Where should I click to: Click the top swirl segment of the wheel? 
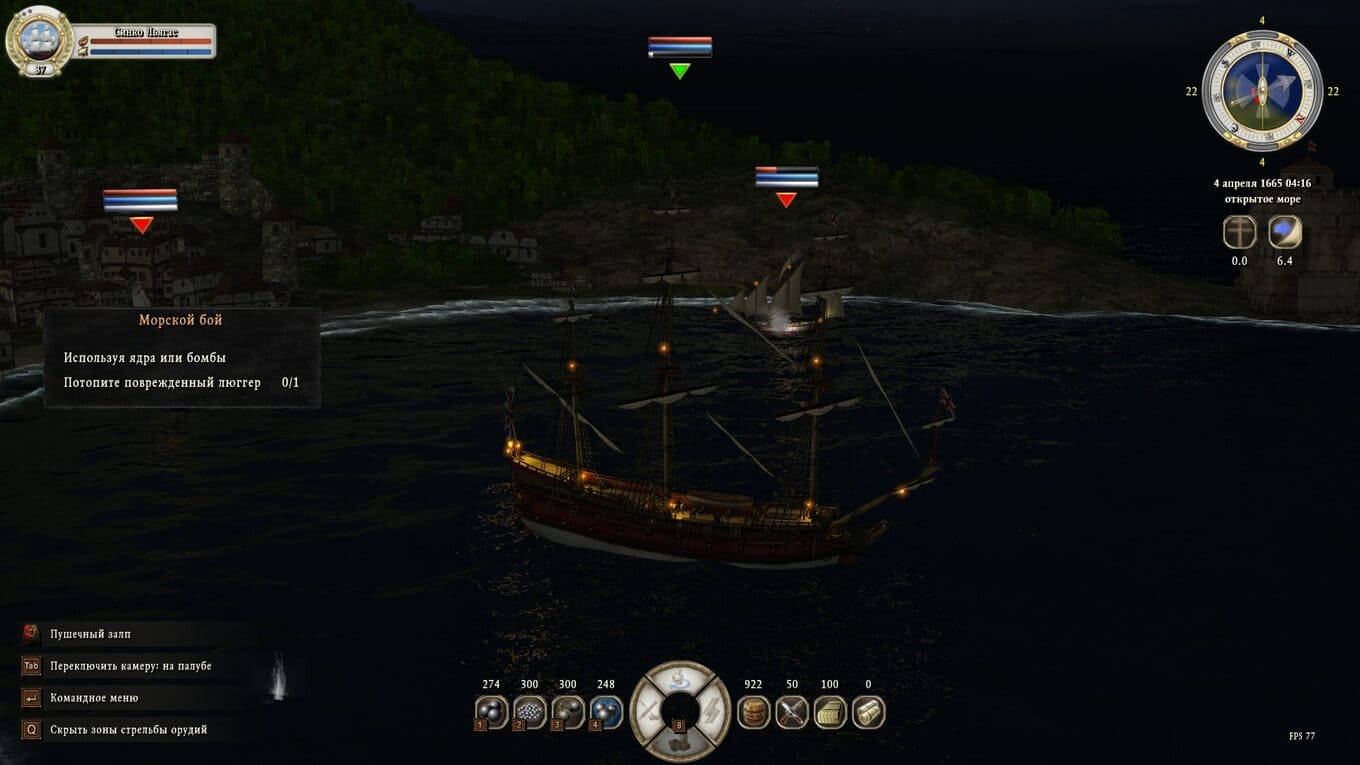[x=681, y=679]
